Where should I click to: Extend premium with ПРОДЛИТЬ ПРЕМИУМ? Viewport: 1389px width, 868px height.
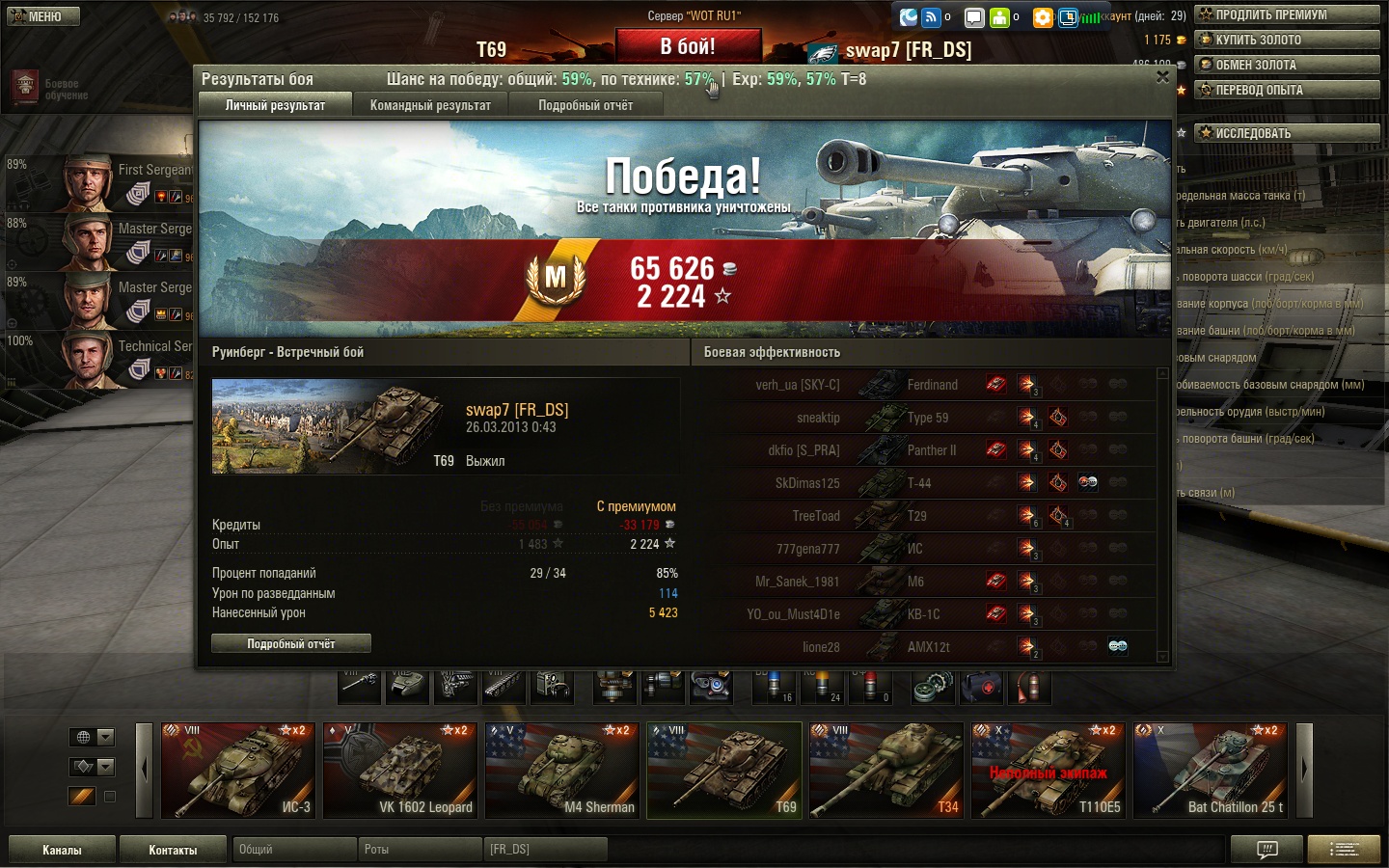point(1287,14)
